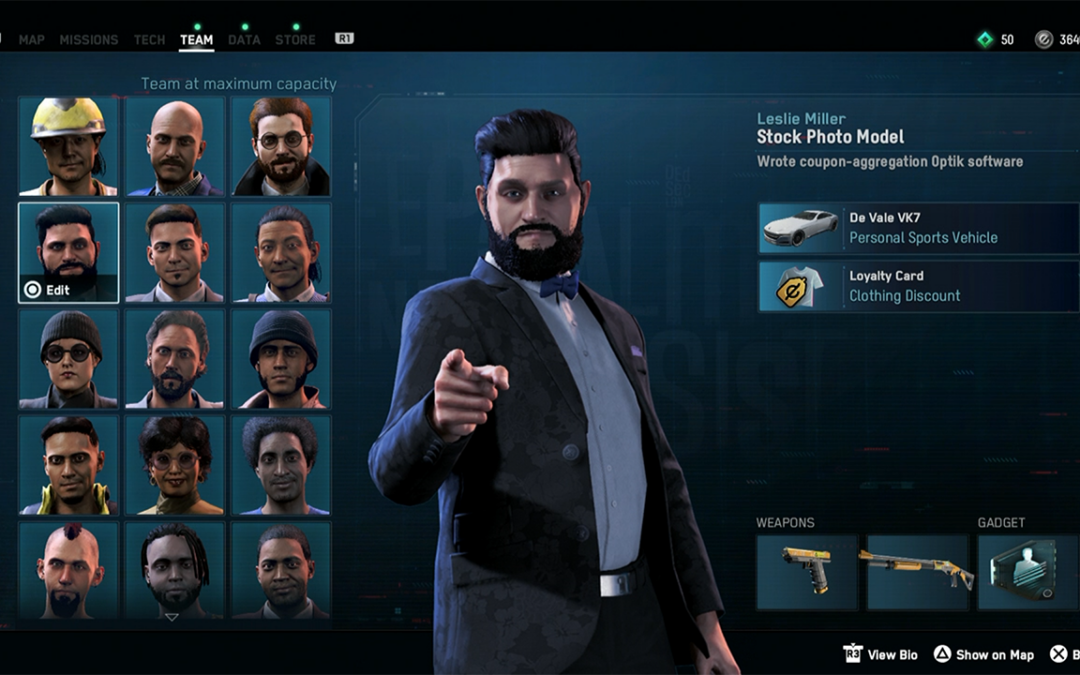Choose the bald operative with mustache
This screenshot has width=1080, height=675.
[x=175, y=146]
